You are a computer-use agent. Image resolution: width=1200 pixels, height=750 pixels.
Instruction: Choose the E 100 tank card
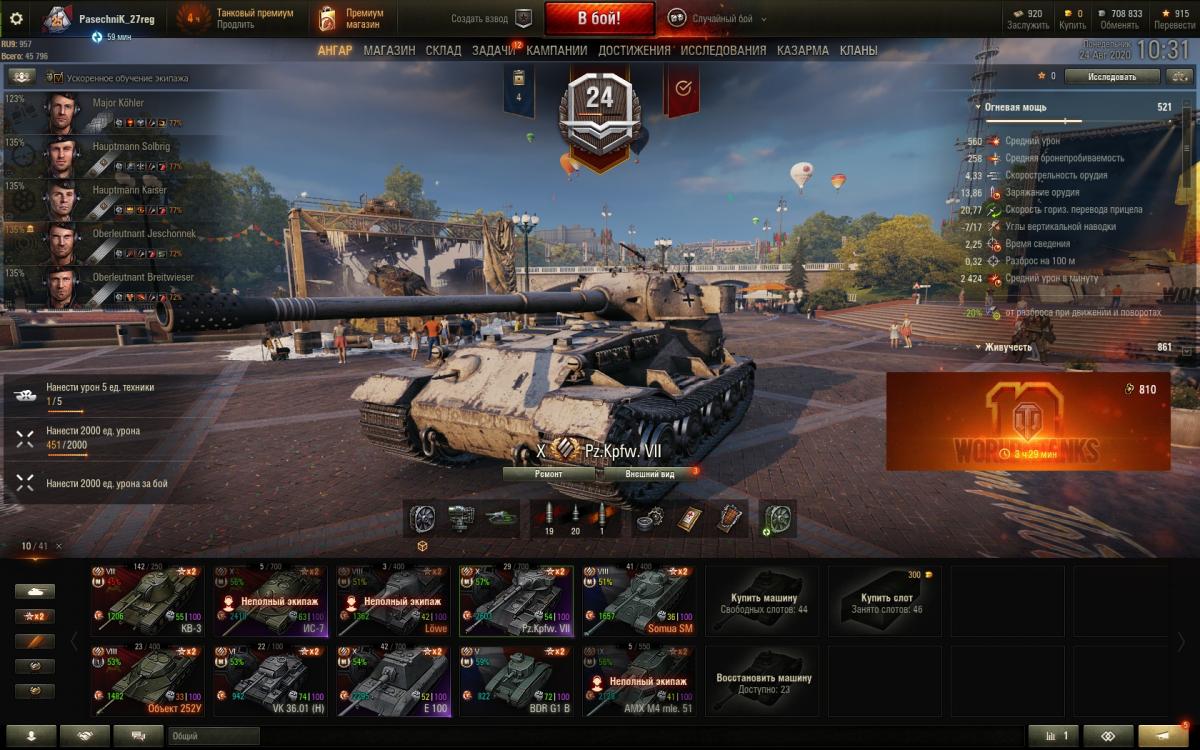pyautogui.click(x=393, y=681)
